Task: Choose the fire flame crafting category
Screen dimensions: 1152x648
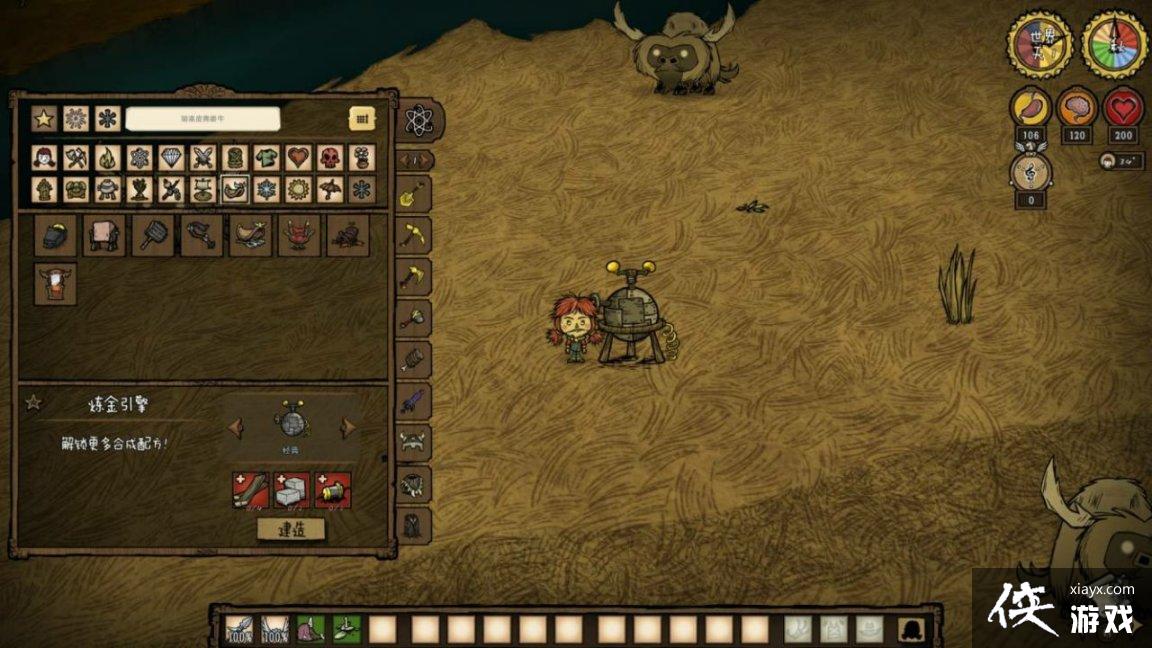Action: pyautogui.click(x=108, y=158)
